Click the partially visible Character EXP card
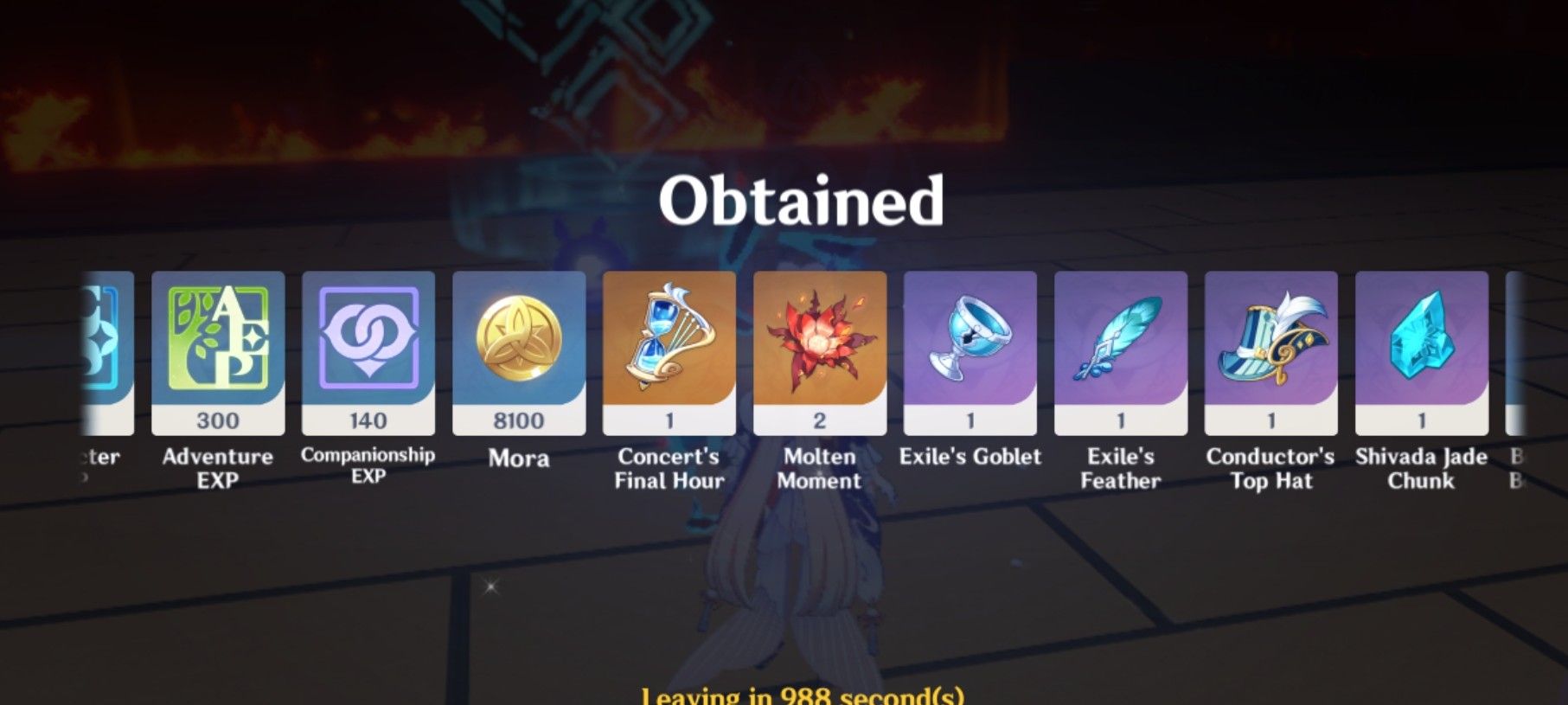The height and width of the screenshot is (705, 1568). (104, 346)
